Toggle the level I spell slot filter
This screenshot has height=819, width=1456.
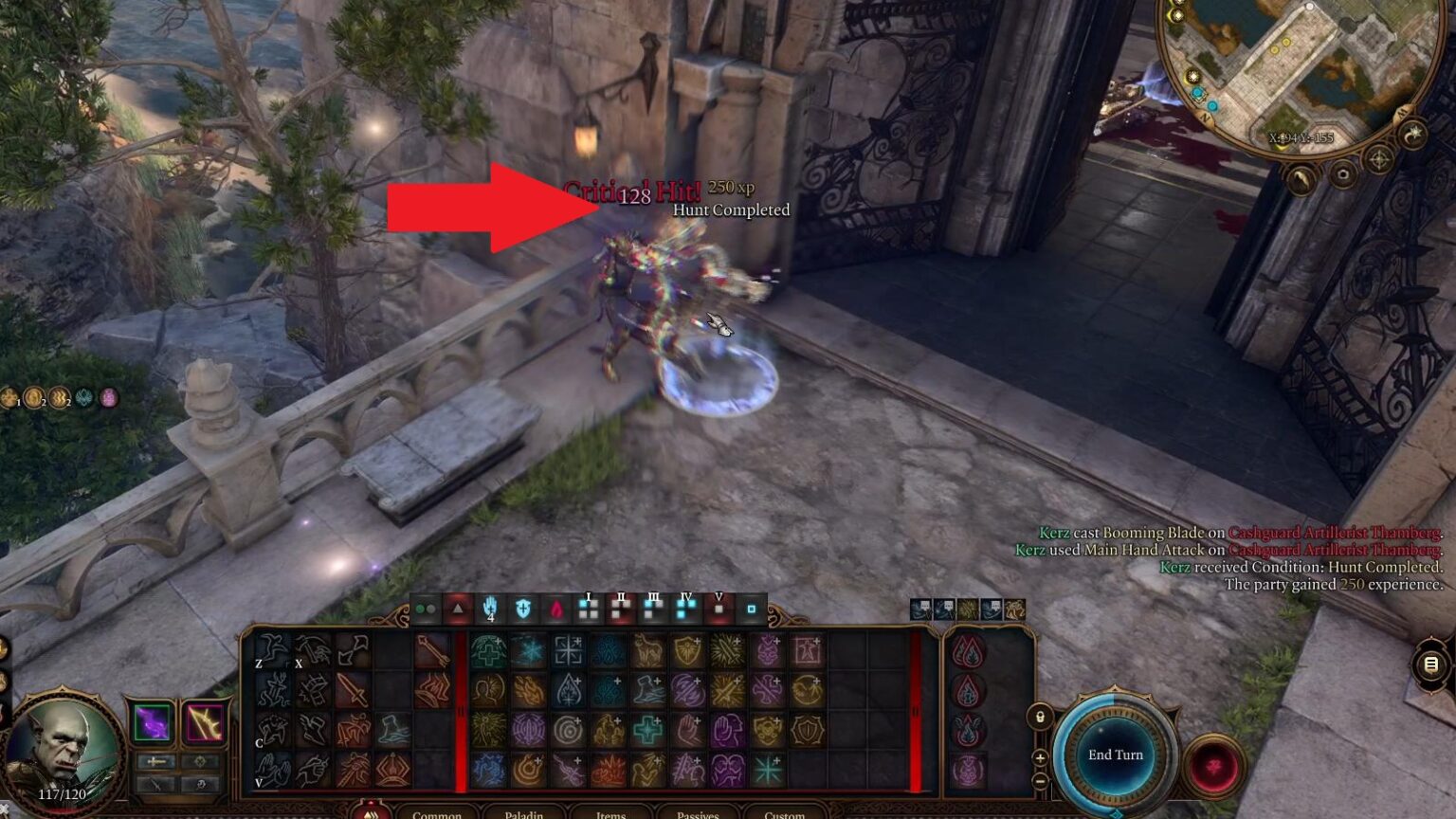[587, 609]
